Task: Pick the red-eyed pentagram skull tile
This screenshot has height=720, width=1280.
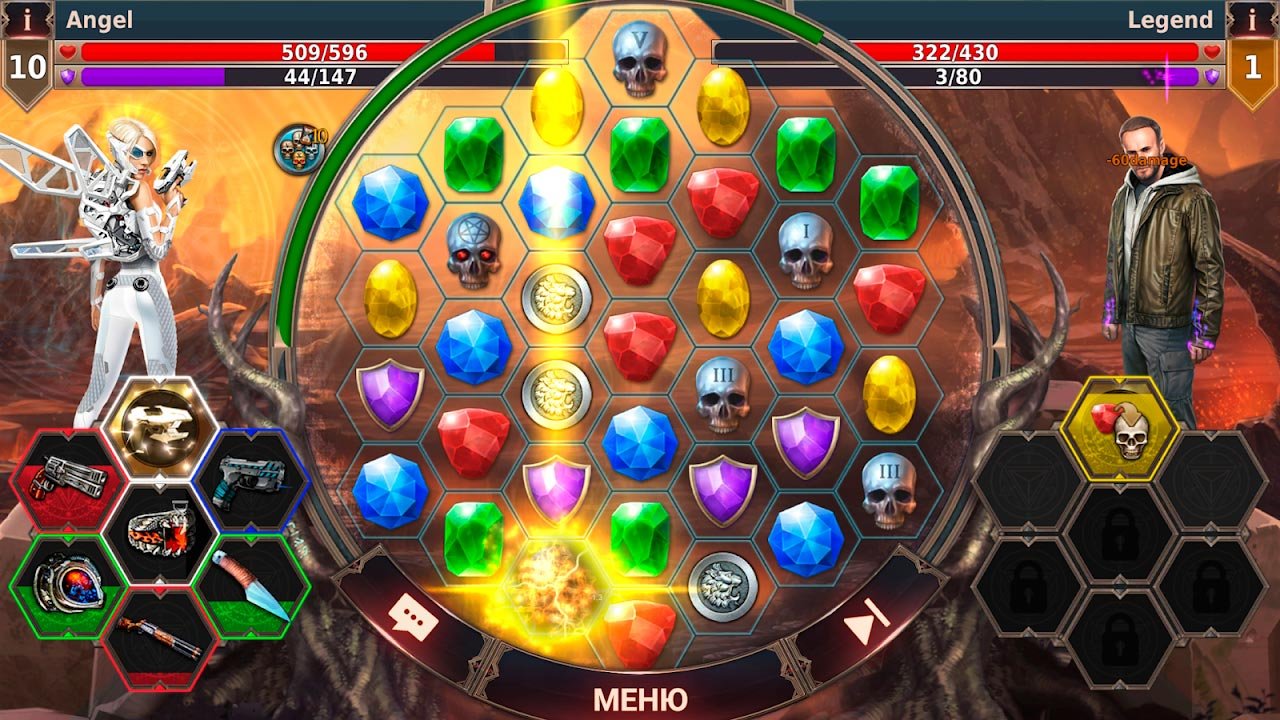Action: click(473, 248)
